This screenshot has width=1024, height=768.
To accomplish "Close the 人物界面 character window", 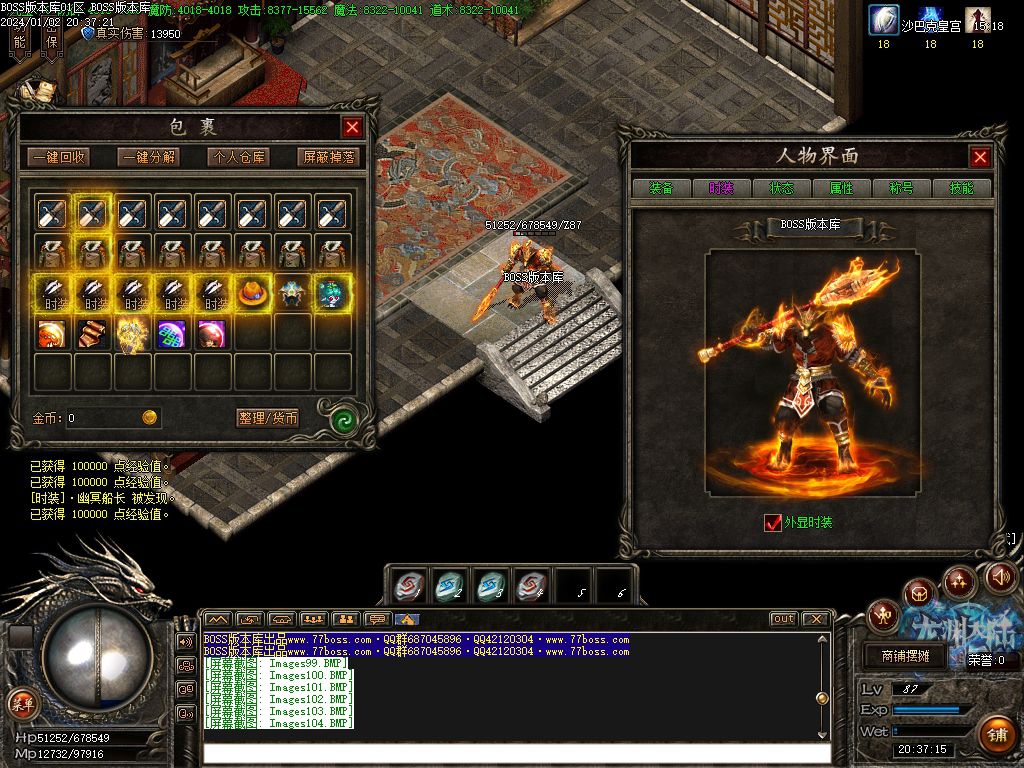I will pyautogui.click(x=980, y=157).
